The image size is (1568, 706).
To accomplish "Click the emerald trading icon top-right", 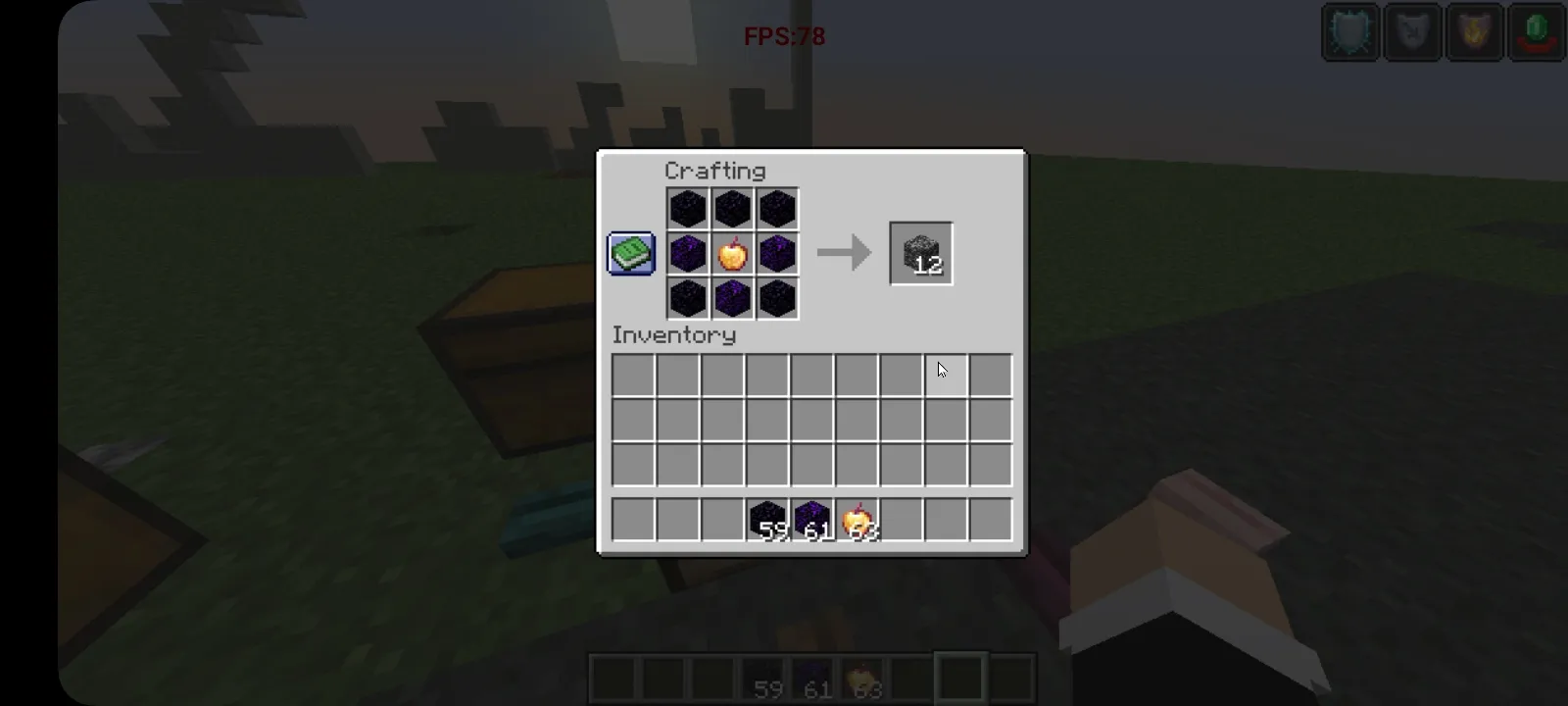I will 1537,32.
